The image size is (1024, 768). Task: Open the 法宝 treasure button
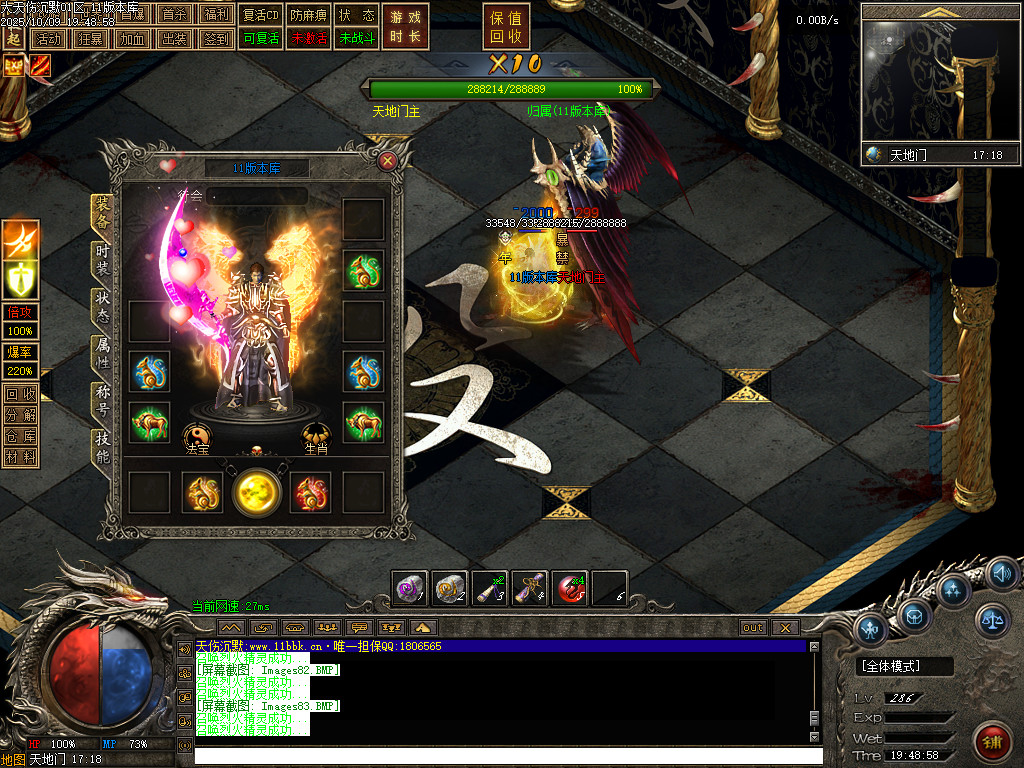coord(197,436)
